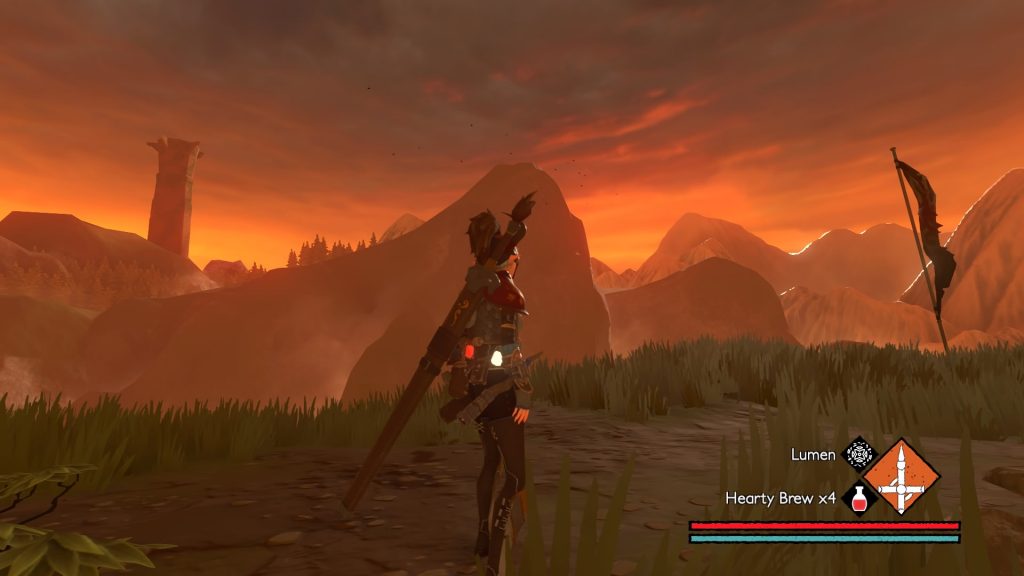Activate the Lumen spell icon

coord(858,454)
